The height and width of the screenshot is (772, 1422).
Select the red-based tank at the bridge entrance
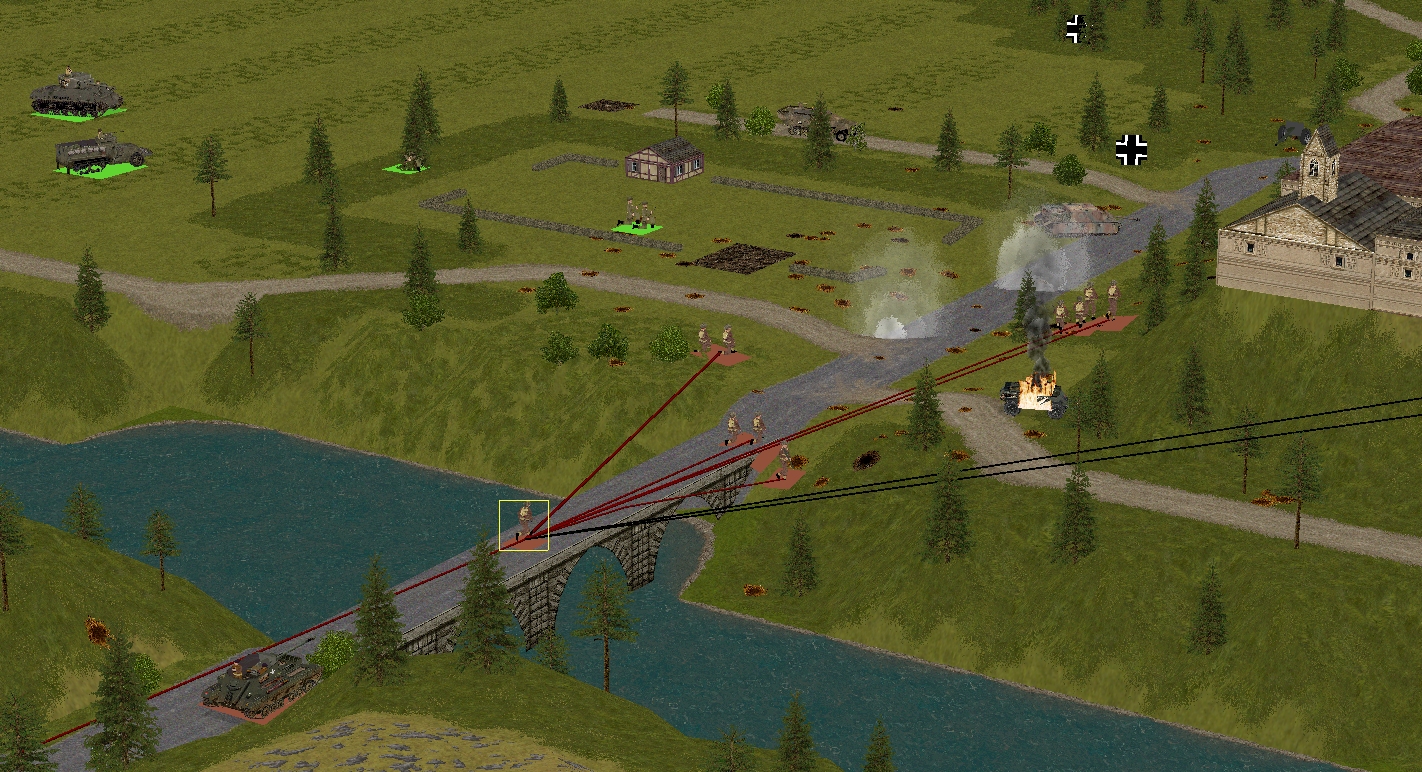[262, 683]
